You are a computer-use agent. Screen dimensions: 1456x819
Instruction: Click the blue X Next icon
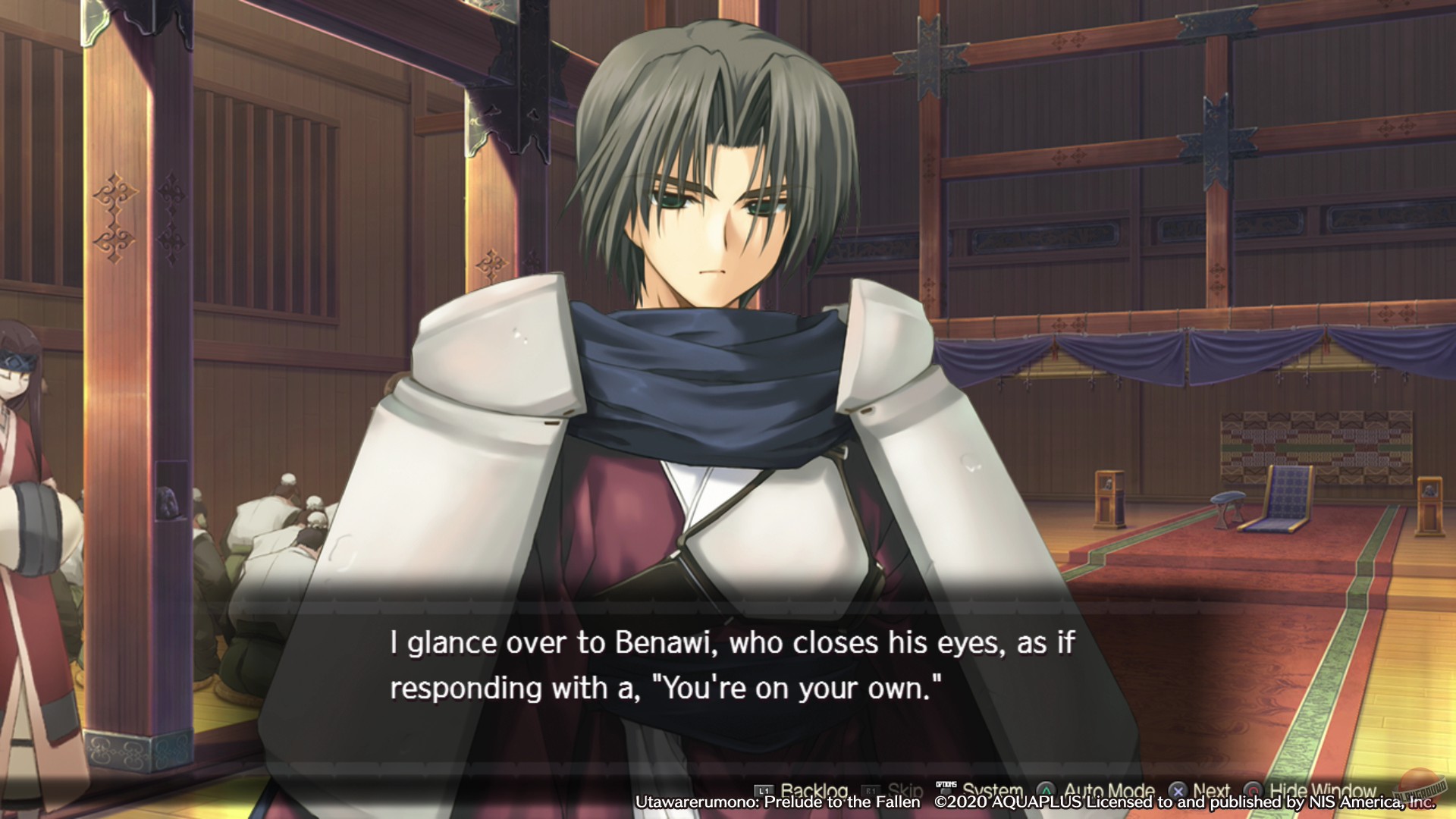1178,790
